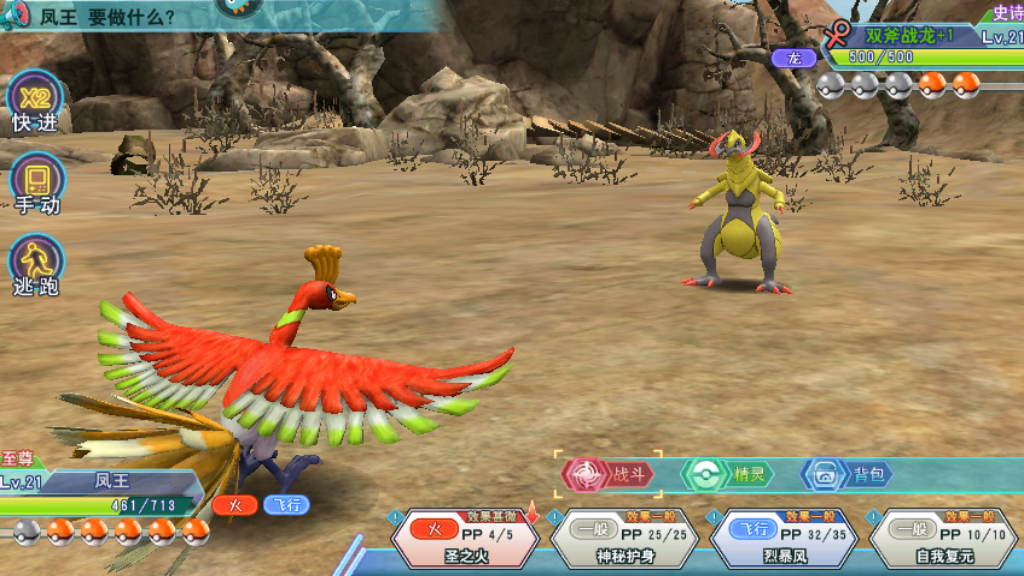Use the fire move 圣之火
1024x576 pixels.
pyautogui.click(x=465, y=539)
